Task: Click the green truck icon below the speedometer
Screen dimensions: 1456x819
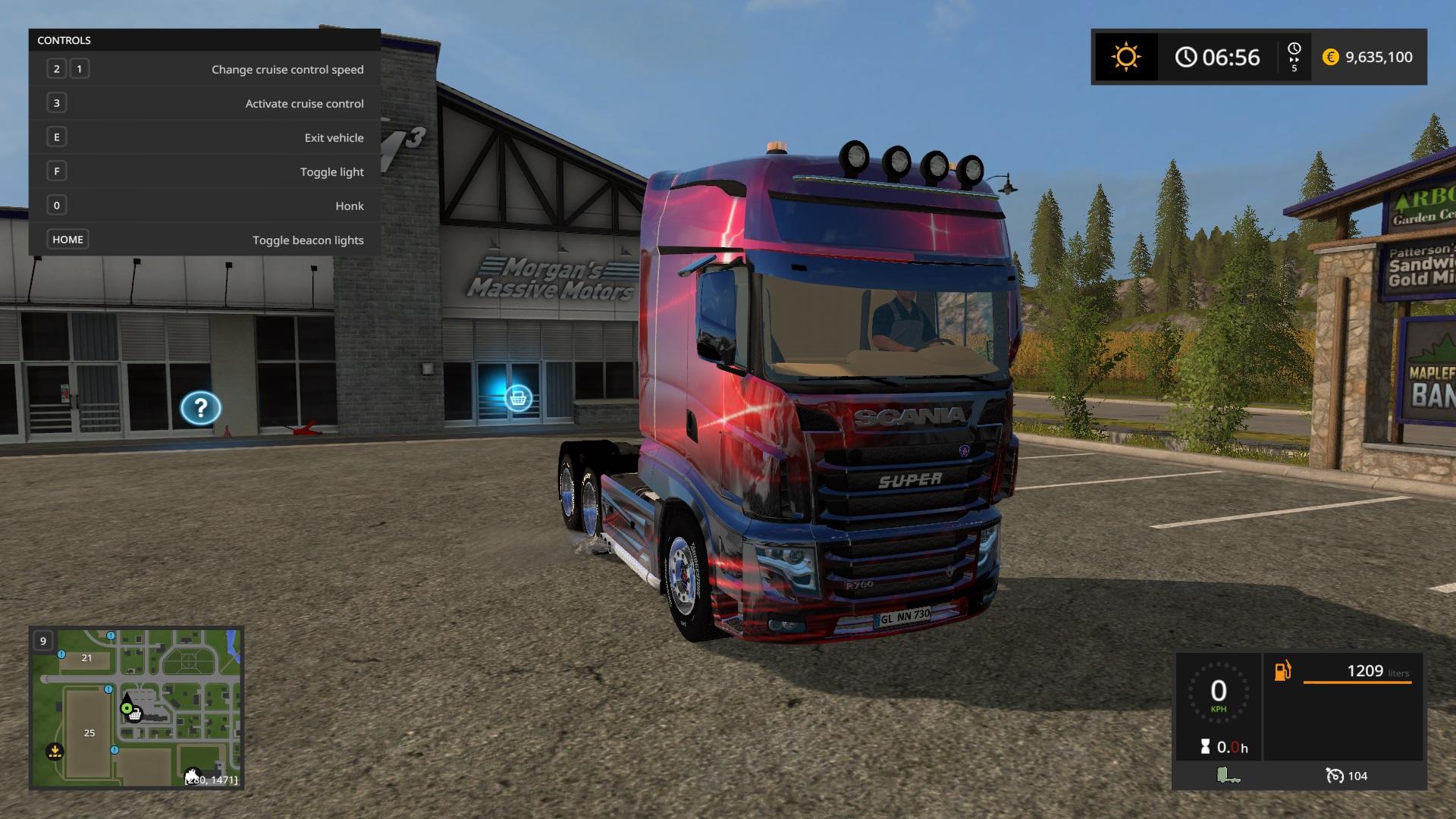Action: point(1227,775)
